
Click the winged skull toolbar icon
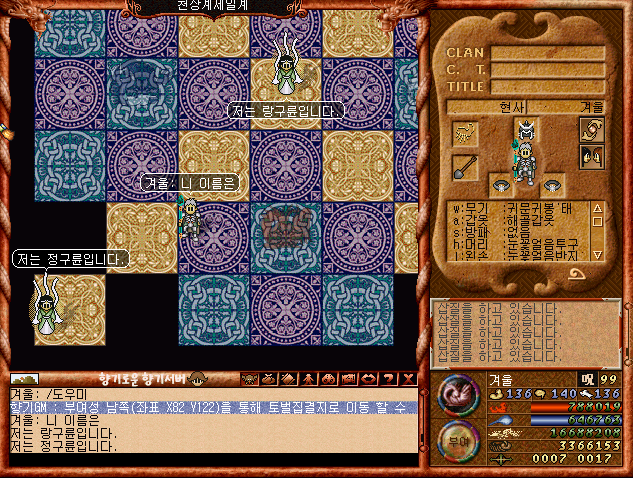tap(248, 378)
